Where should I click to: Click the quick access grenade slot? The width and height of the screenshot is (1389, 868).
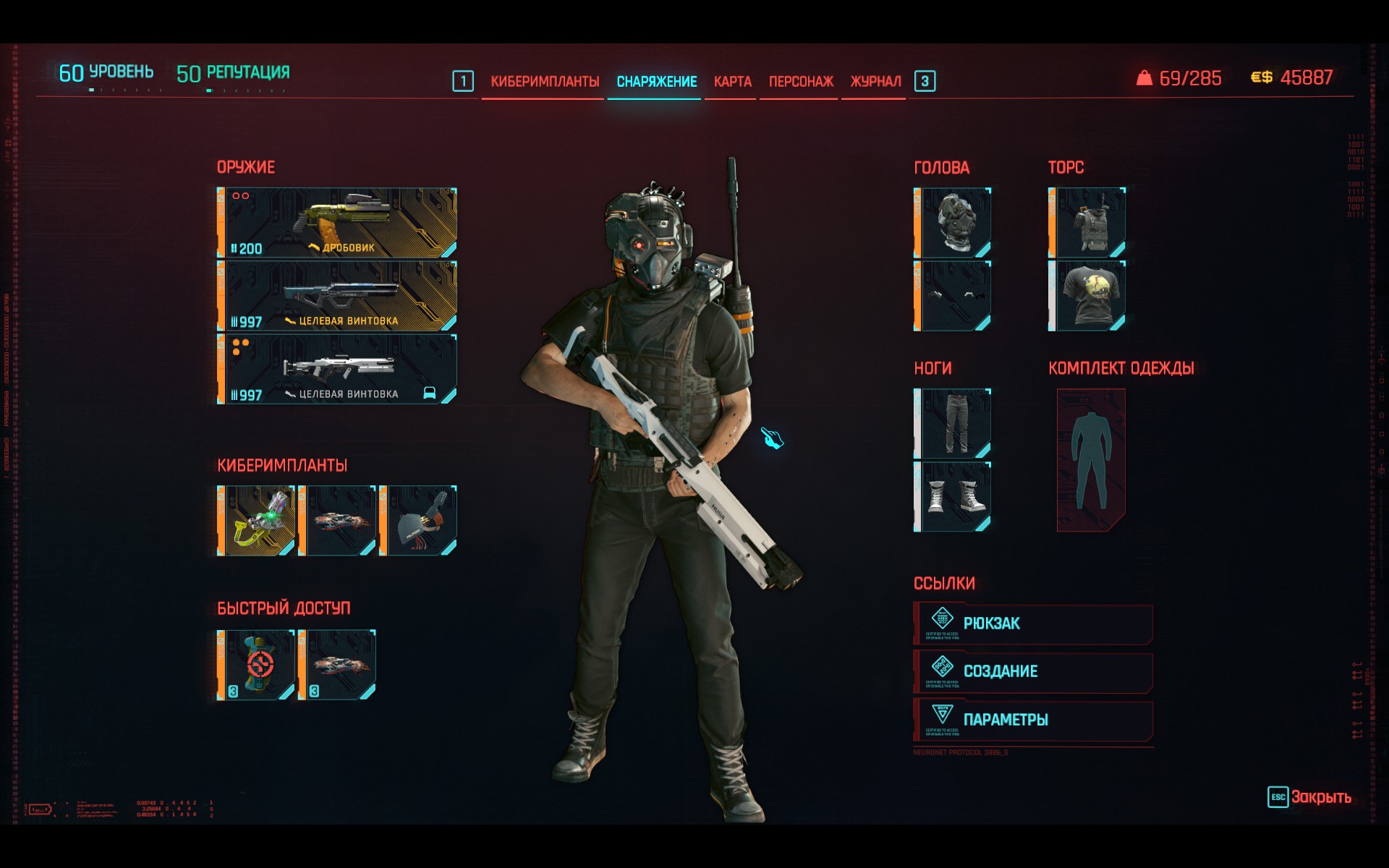pos(257,665)
